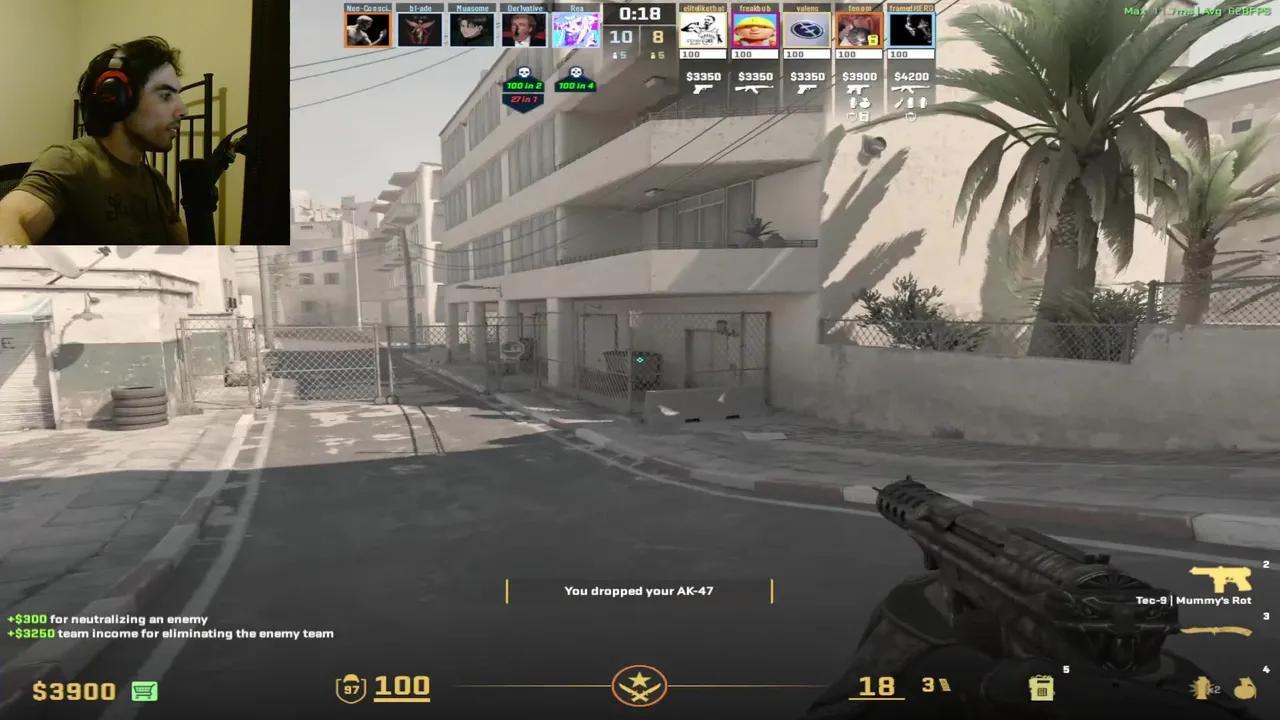Image resolution: width=1280 pixels, height=720 pixels.
Task: Click valens' team logo avatar
Action: pos(806,28)
